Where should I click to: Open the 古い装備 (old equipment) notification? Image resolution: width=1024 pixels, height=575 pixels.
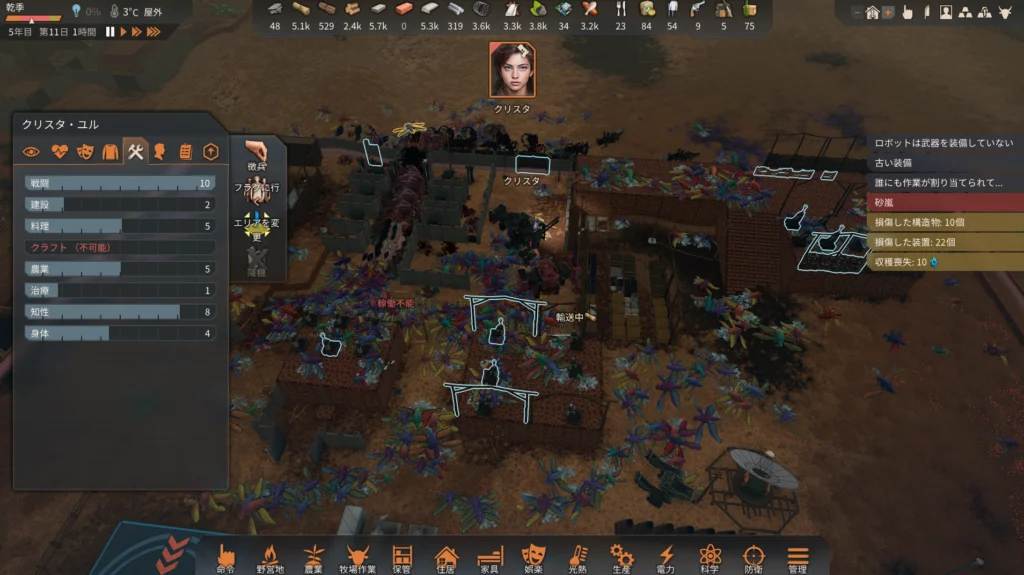pos(944,163)
